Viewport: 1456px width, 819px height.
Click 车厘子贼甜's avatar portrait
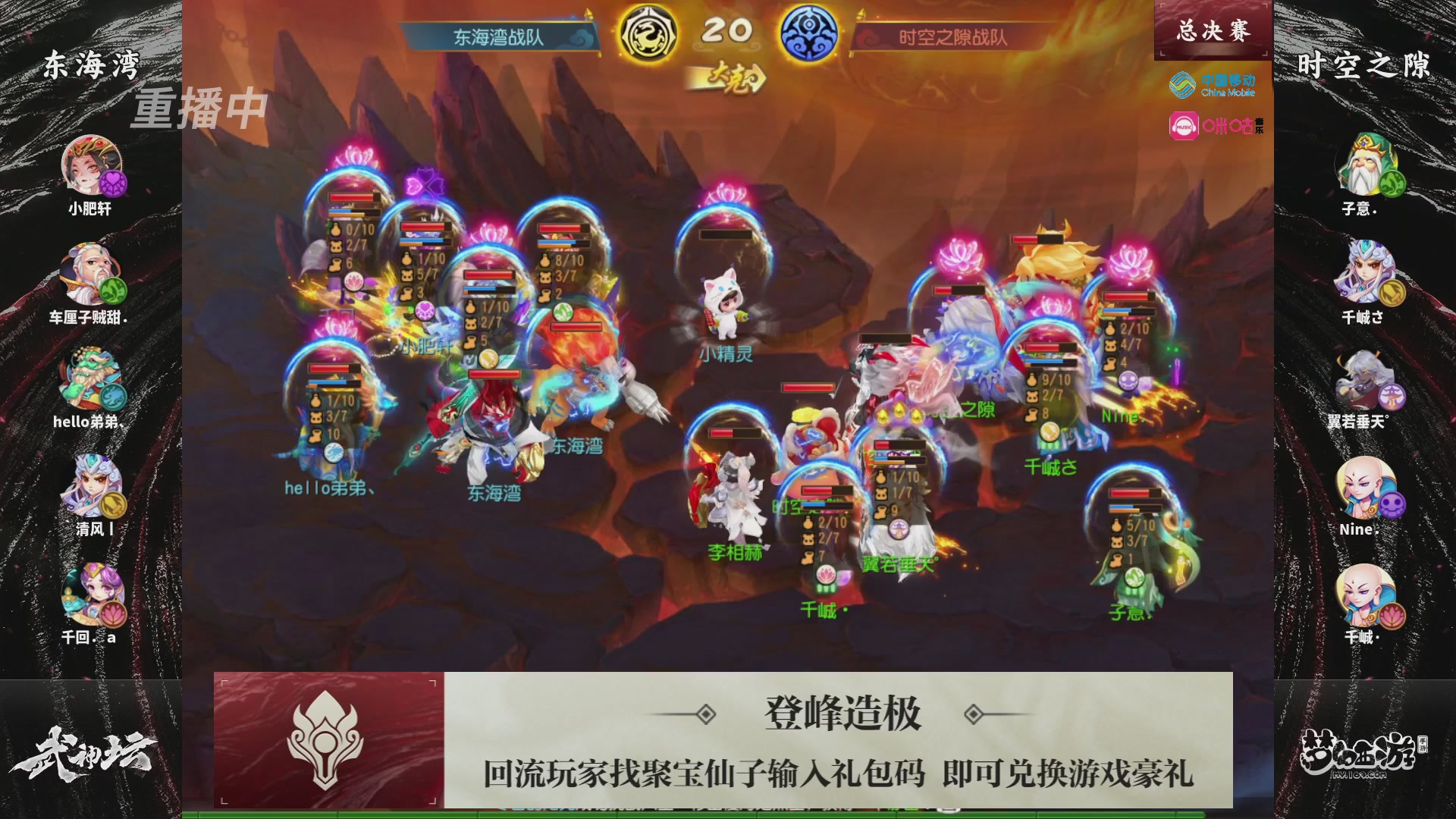[91, 273]
